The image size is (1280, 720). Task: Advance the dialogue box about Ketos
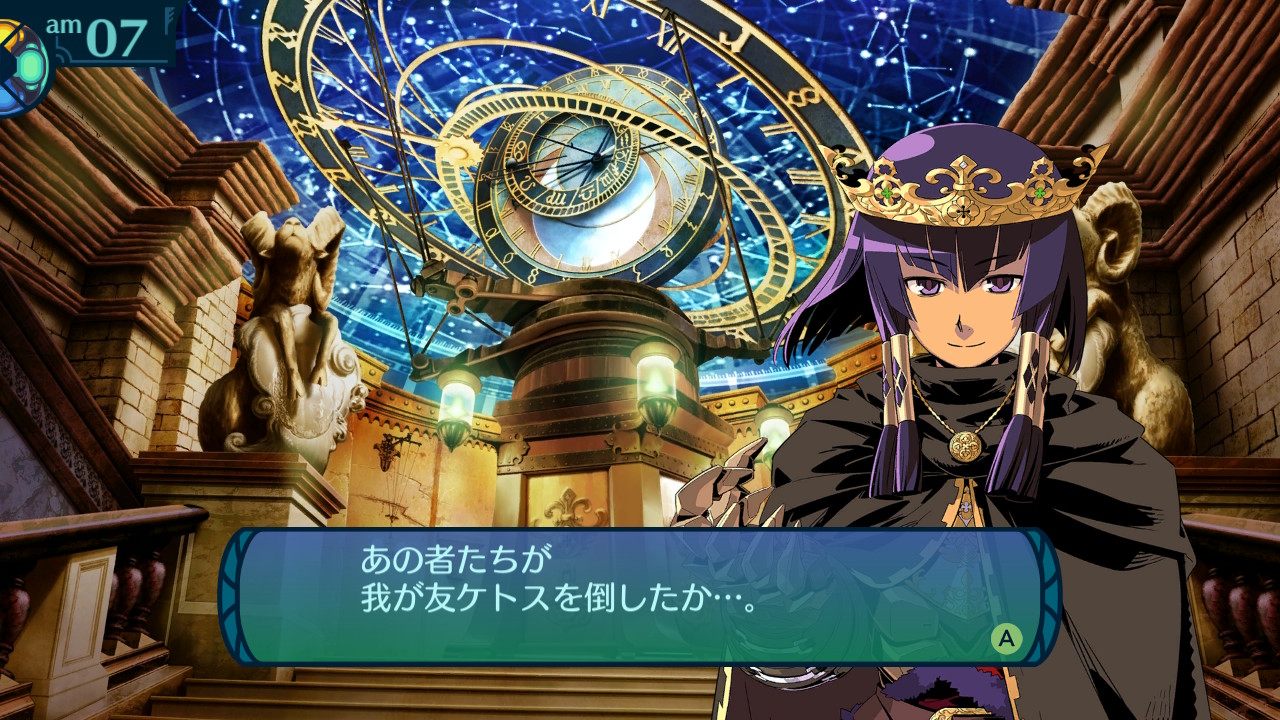coord(1006,638)
